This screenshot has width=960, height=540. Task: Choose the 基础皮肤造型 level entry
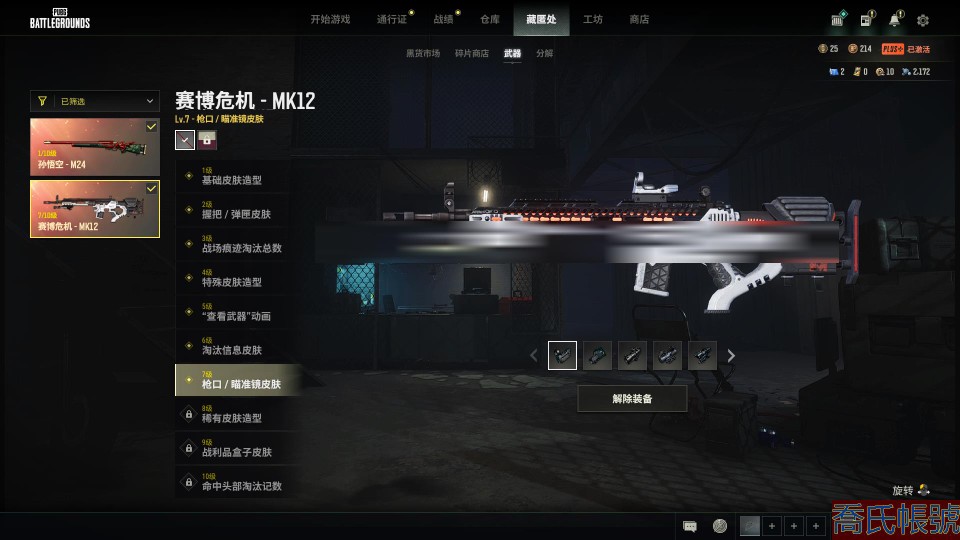point(235,178)
